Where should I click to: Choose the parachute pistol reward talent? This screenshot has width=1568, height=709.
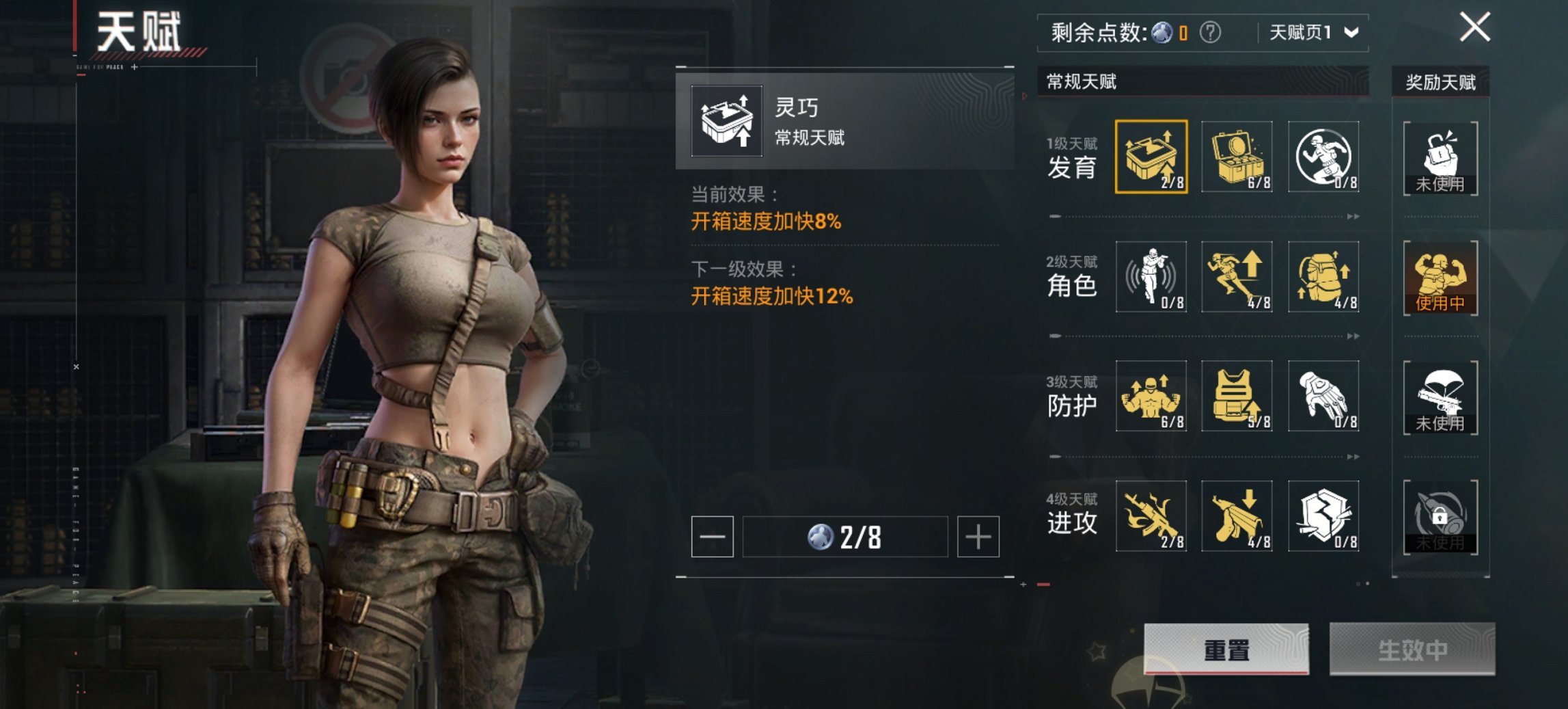tap(1440, 397)
